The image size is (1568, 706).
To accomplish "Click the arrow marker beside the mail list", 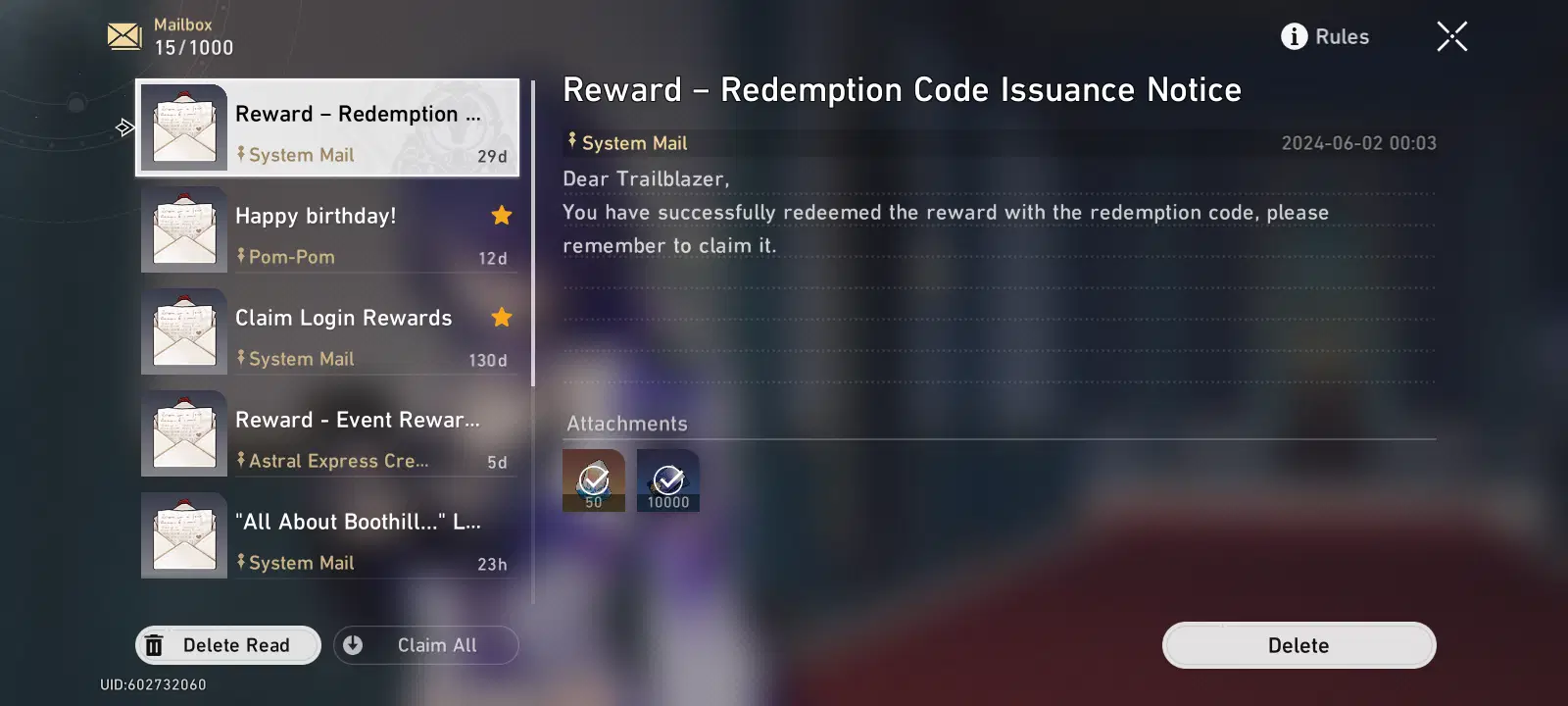I will (x=124, y=127).
